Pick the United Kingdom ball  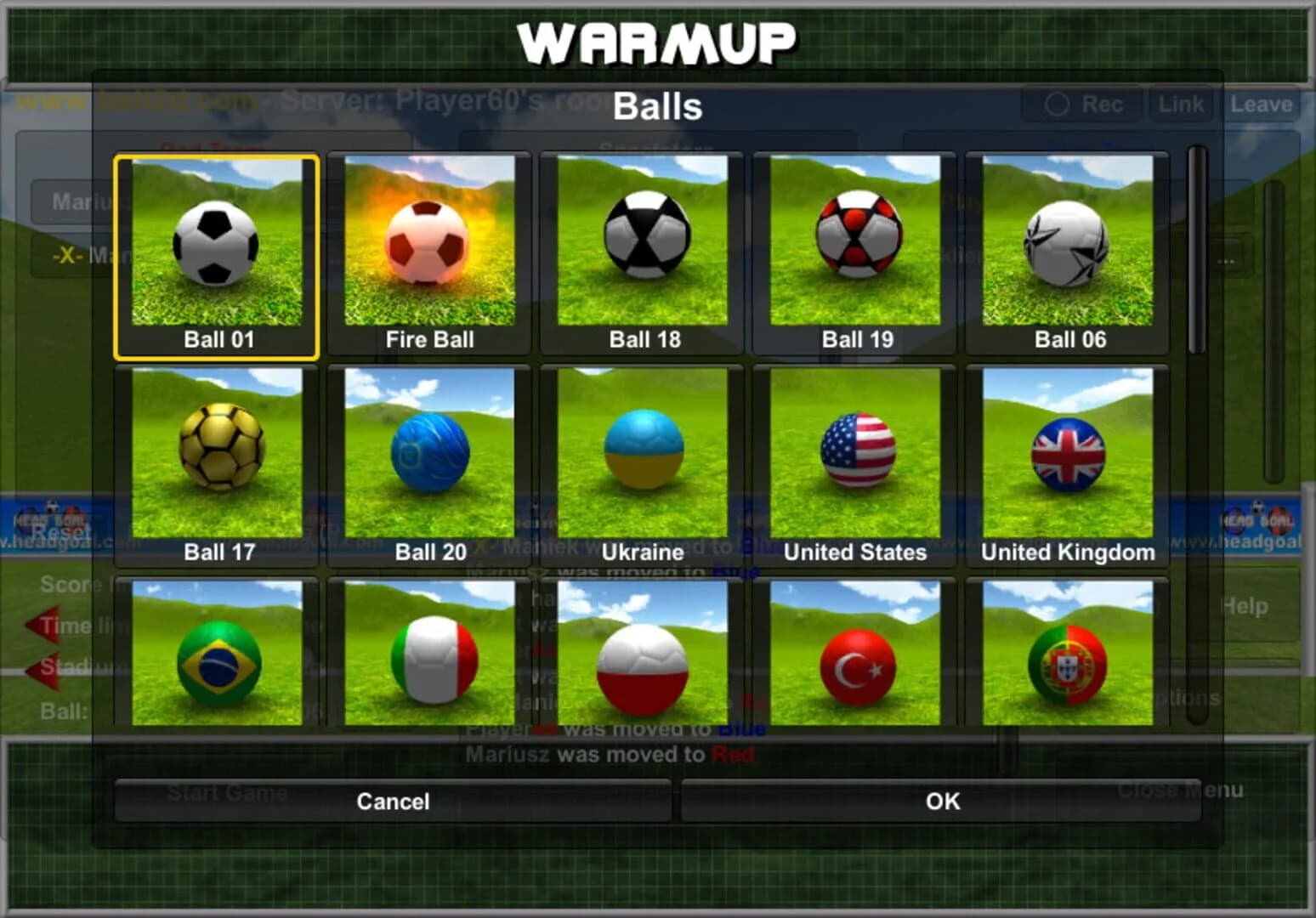pos(1067,455)
